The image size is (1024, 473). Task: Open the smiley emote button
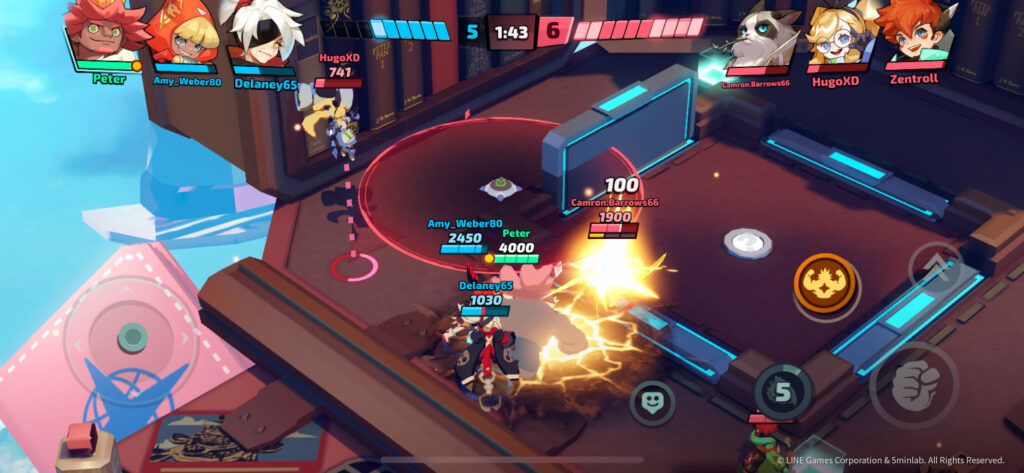coord(652,402)
